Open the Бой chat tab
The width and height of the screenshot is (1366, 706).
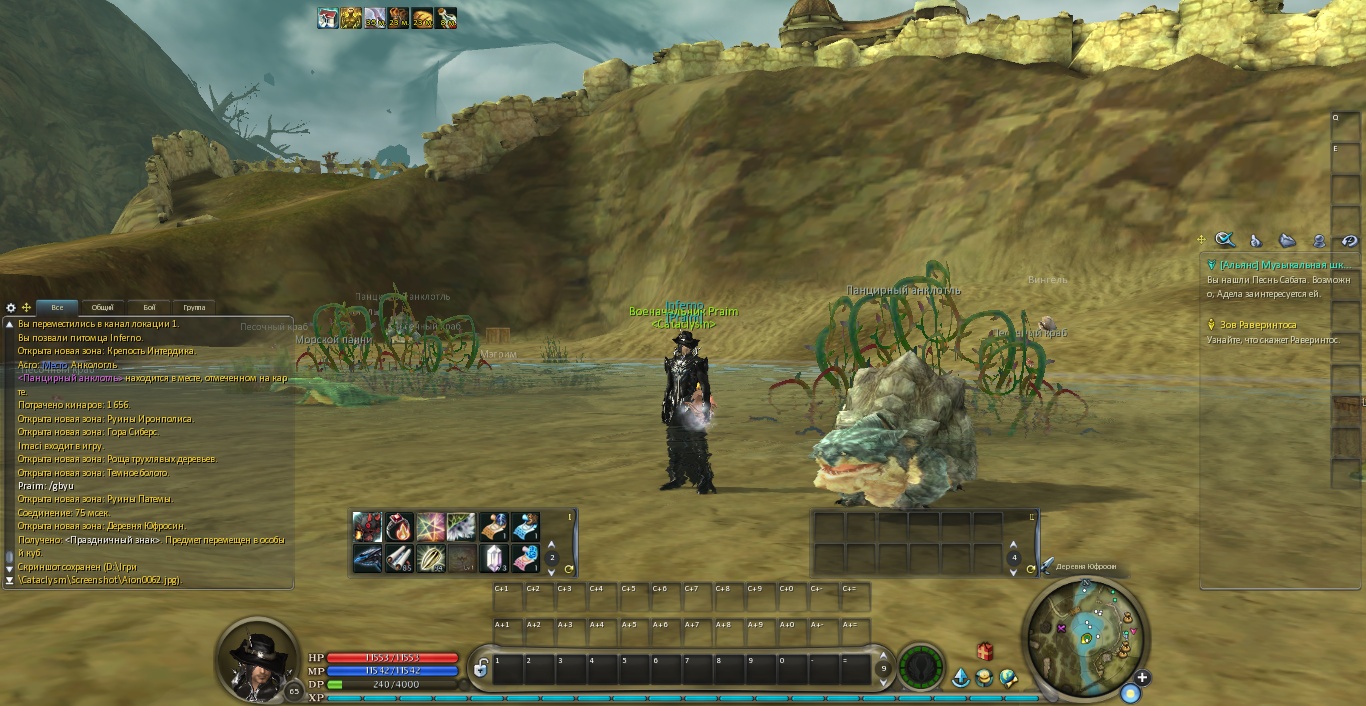point(149,308)
